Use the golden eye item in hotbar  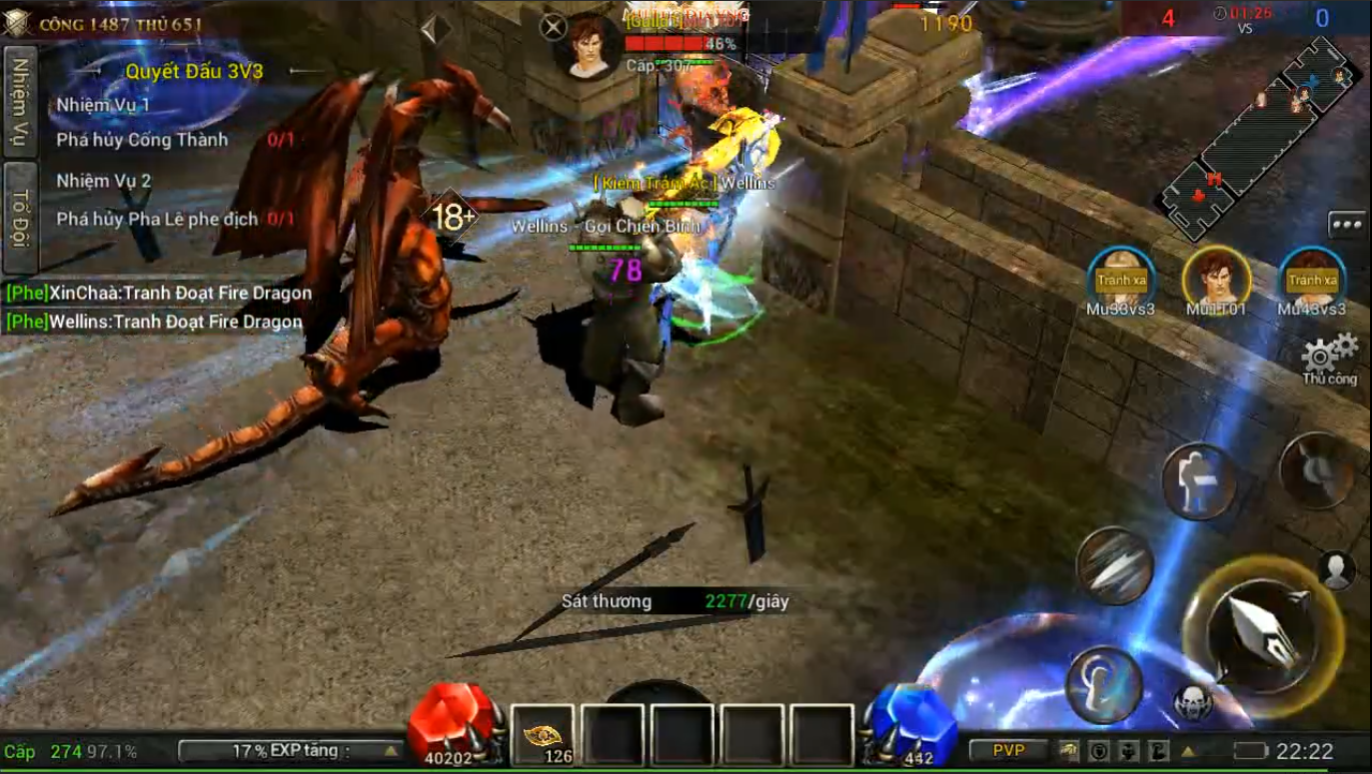[543, 737]
